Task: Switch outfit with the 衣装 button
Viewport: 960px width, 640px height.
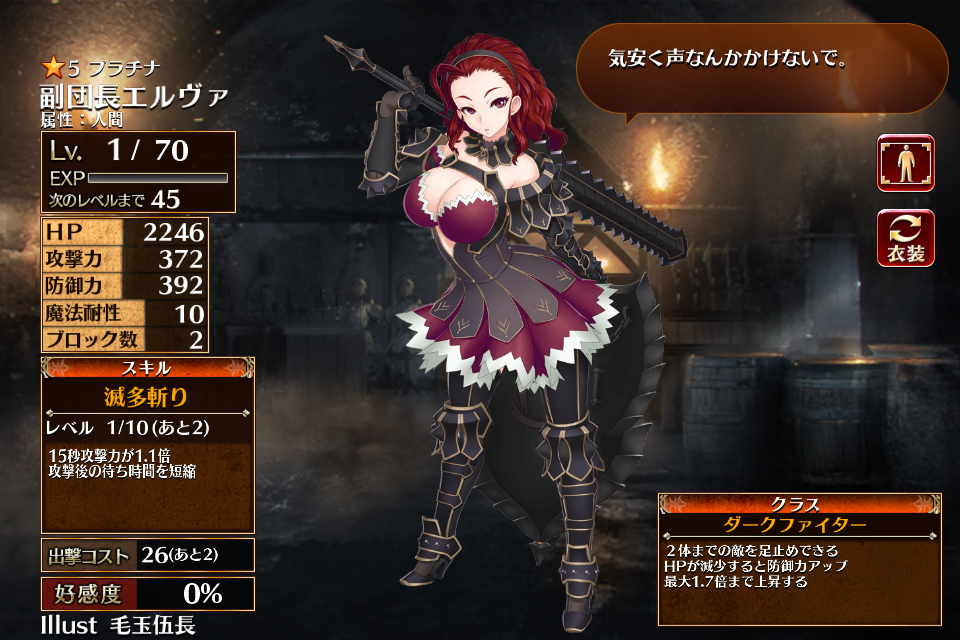Action: coord(905,239)
